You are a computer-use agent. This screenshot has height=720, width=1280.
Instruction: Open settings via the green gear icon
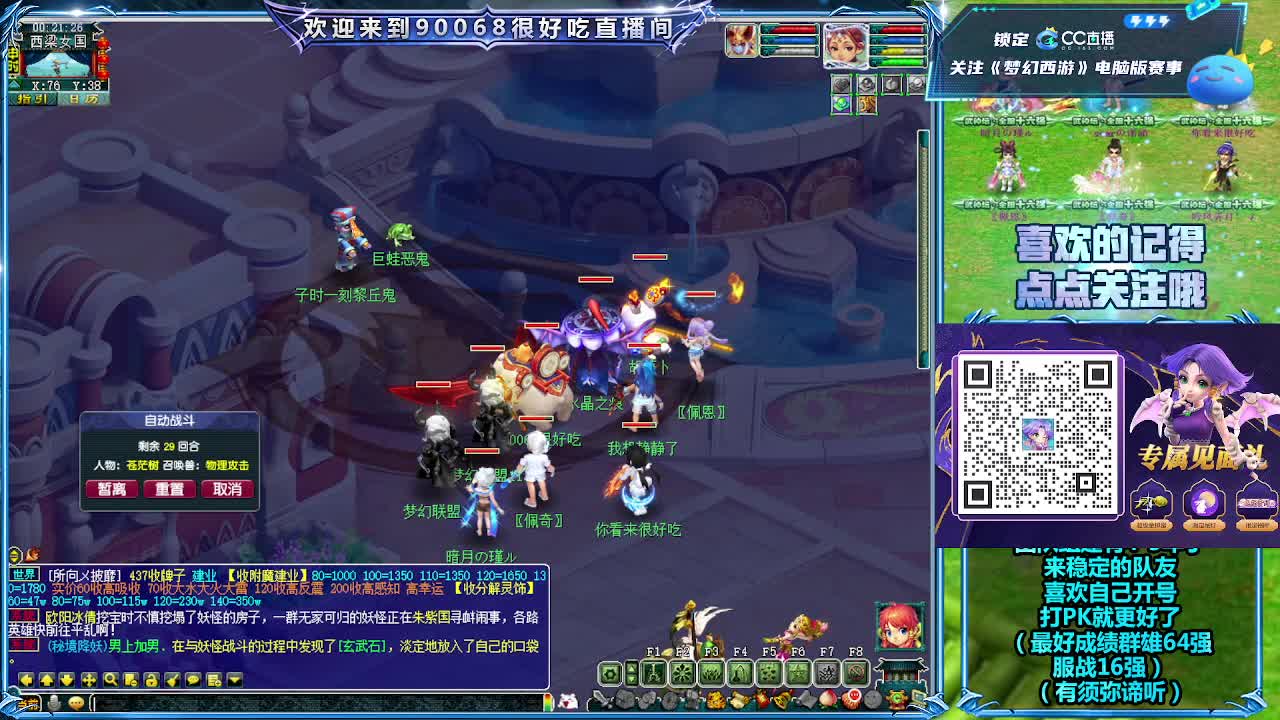(x=608, y=673)
